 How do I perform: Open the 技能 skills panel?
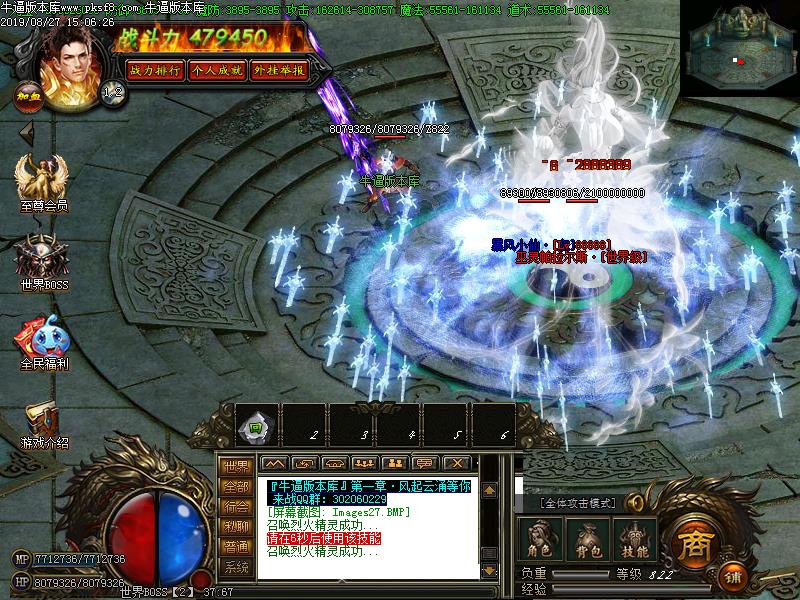635,539
